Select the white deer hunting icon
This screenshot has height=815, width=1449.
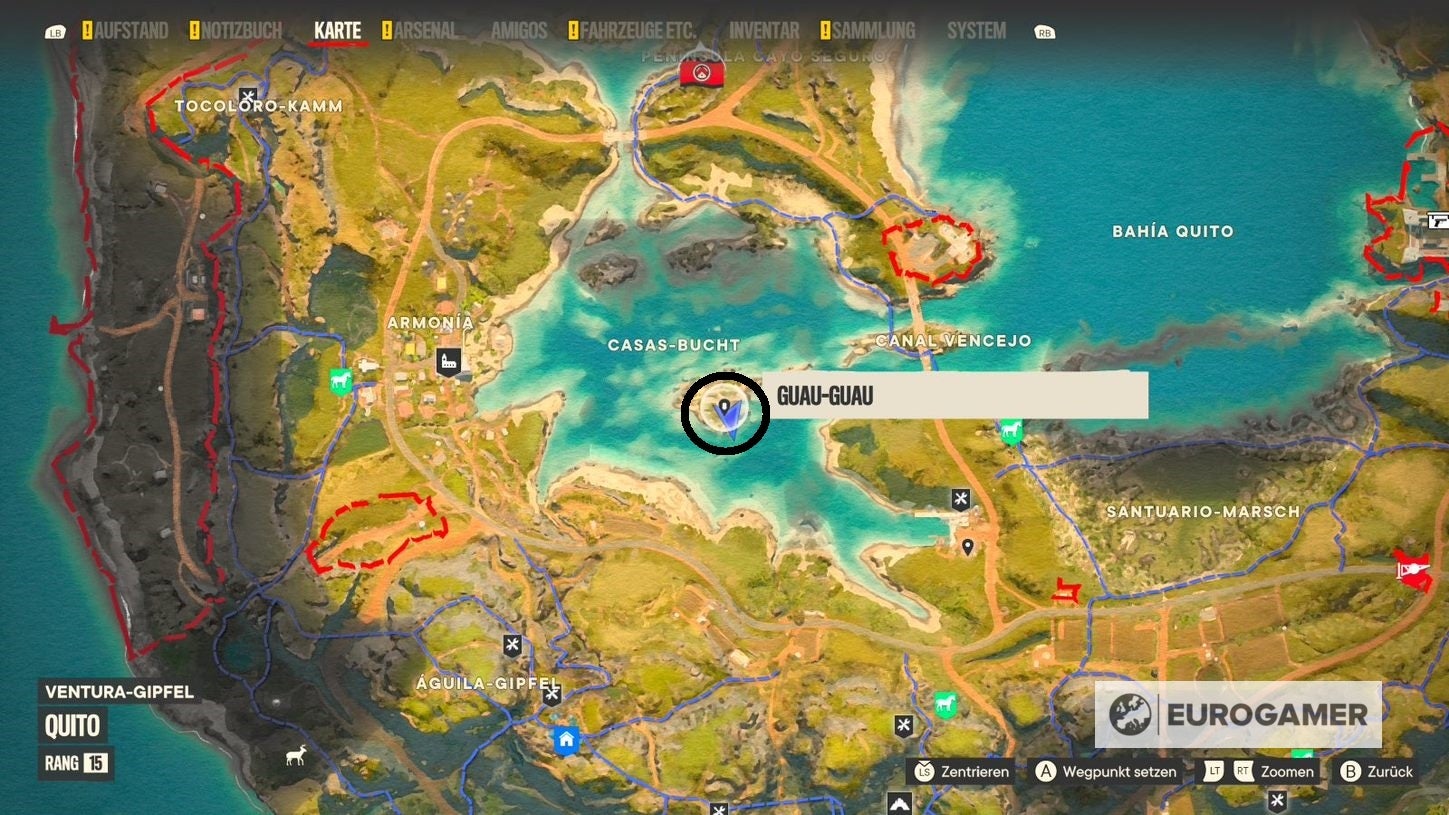point(296,757)
